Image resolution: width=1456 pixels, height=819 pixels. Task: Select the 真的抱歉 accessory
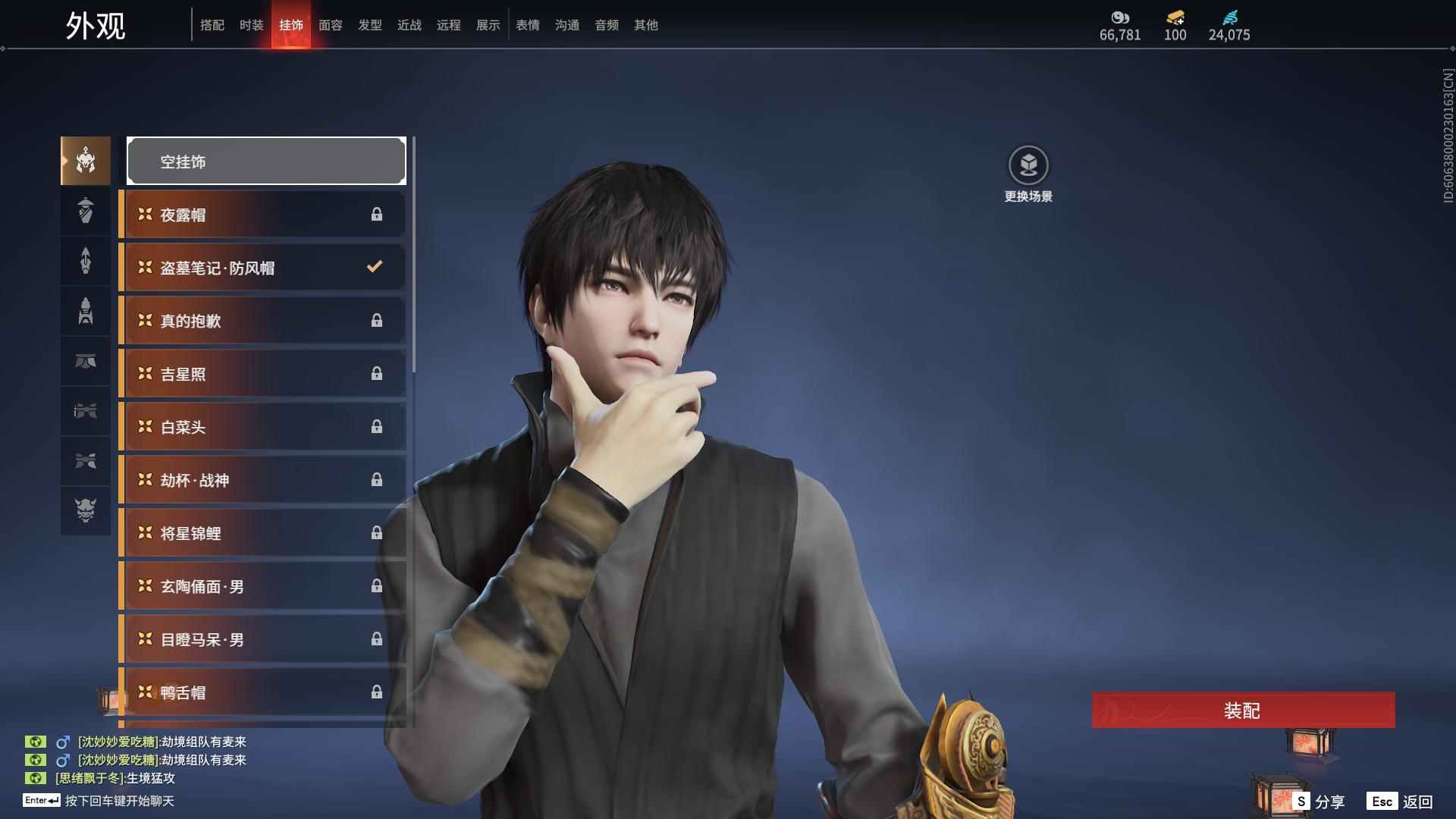tap(262, 321)
